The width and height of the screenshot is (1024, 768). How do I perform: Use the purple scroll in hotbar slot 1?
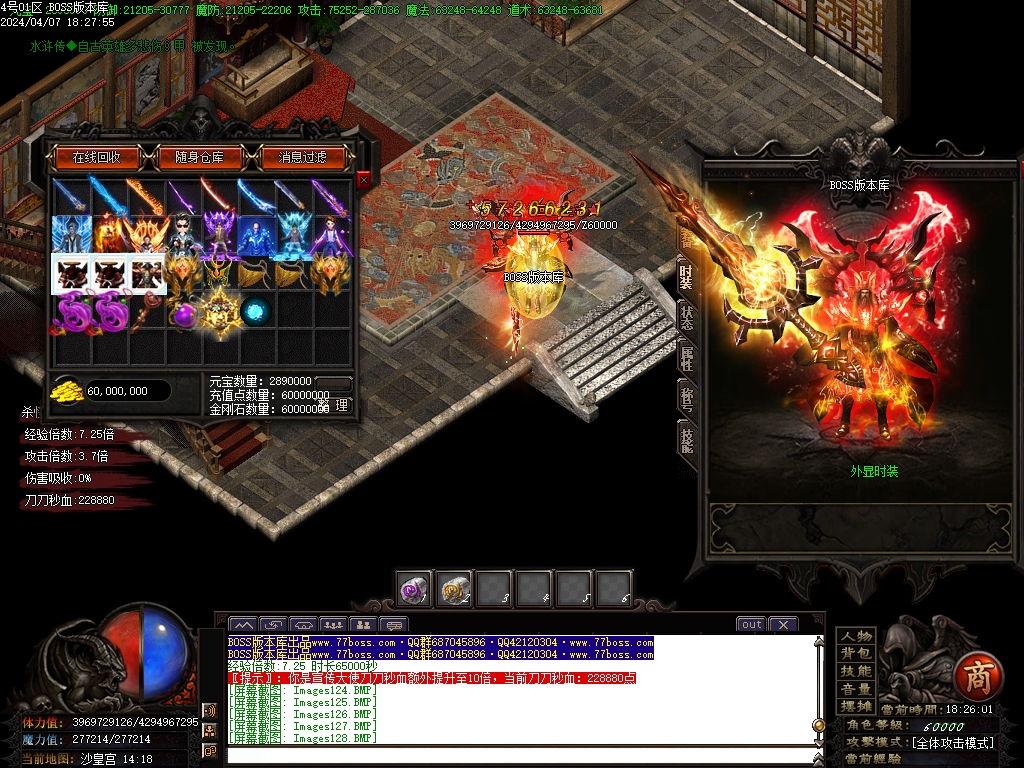click(x=413, y=589)
